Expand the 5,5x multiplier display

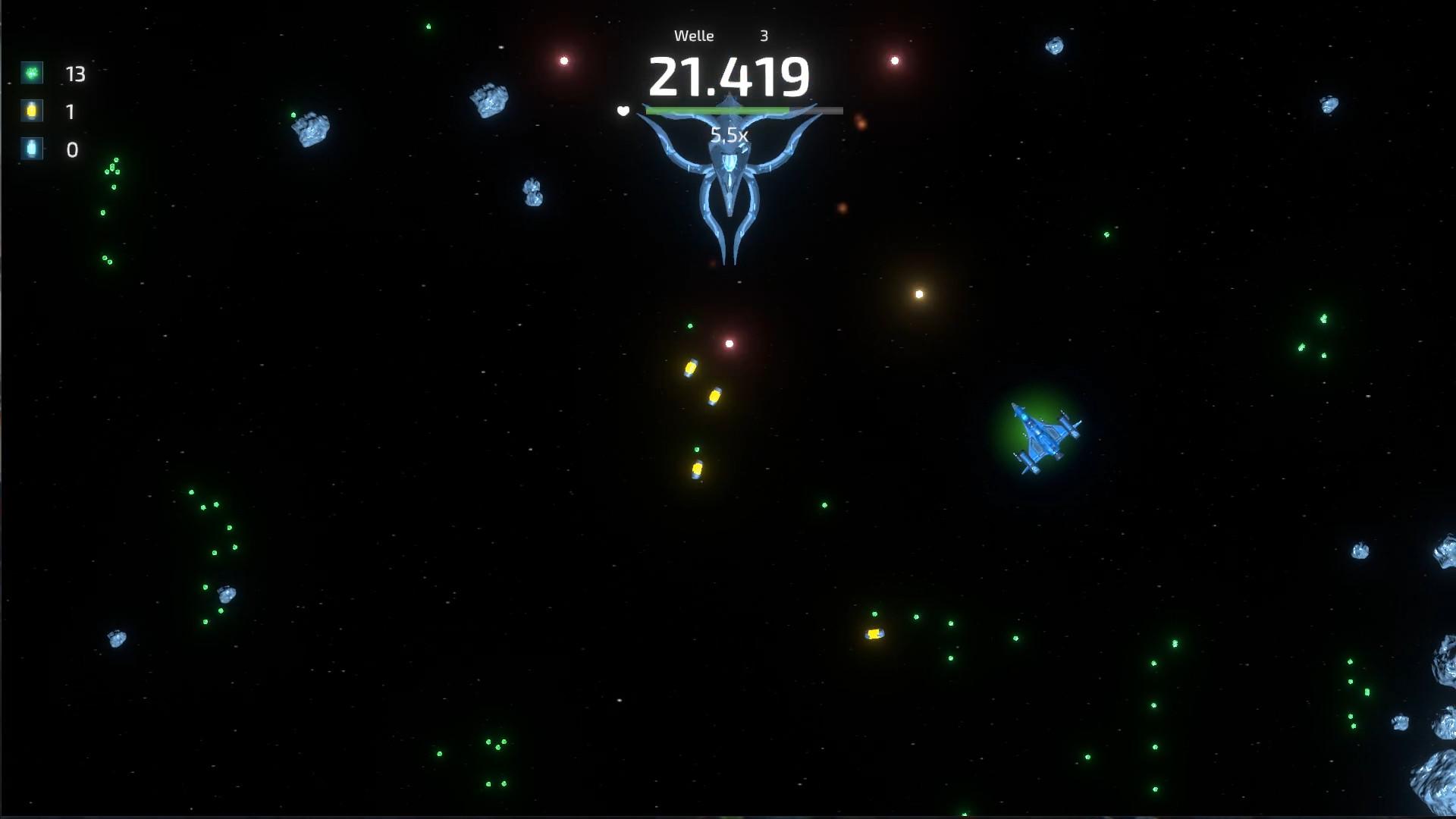tap(730, 134)
